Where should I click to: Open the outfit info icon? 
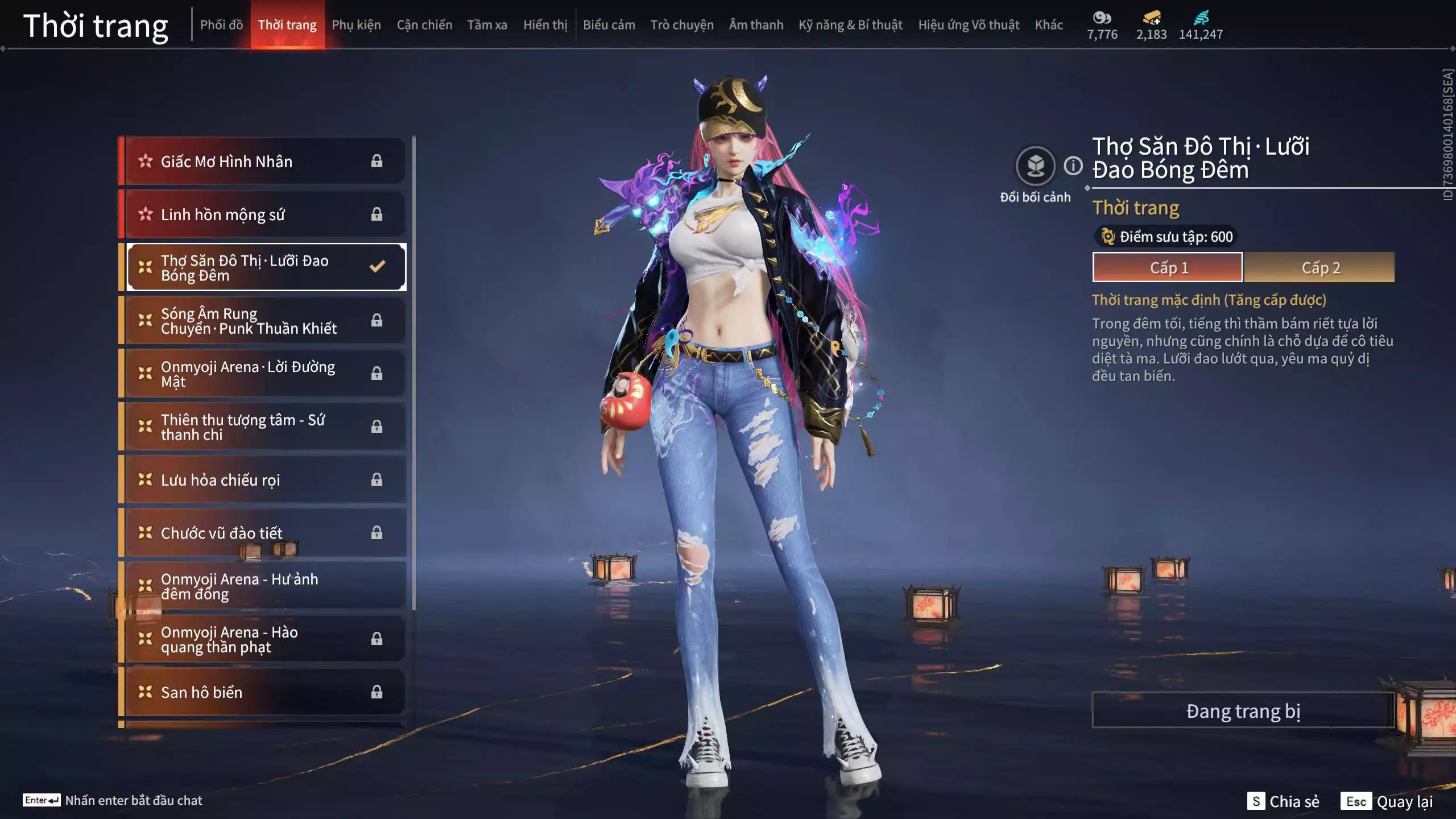tap(1073, 166)
